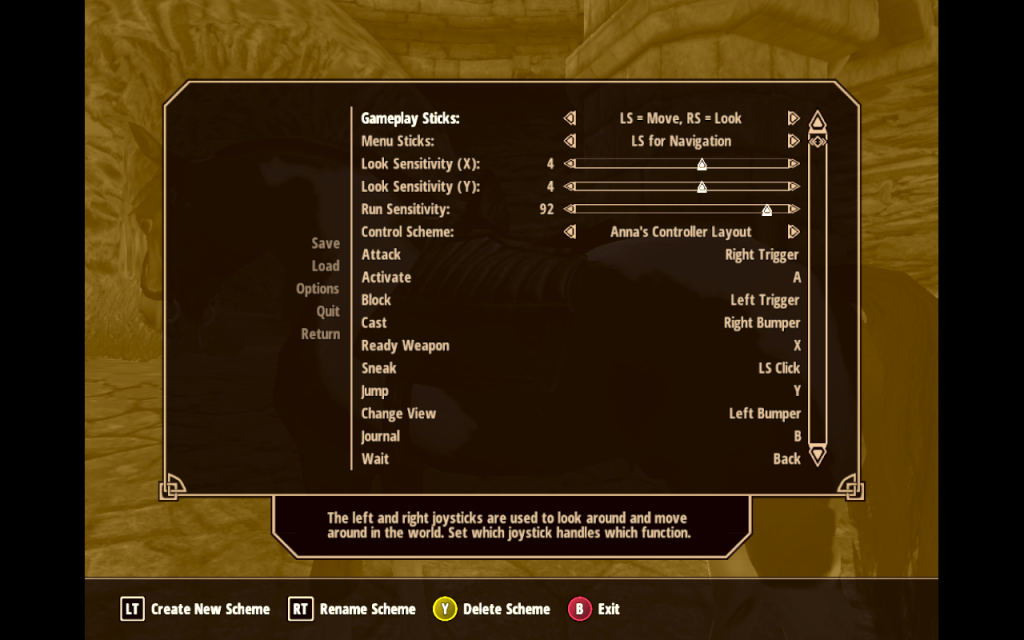Pick the Sneak binding row
The width and height of the screenshot is (1024, 640).
(x=580, y=368)
